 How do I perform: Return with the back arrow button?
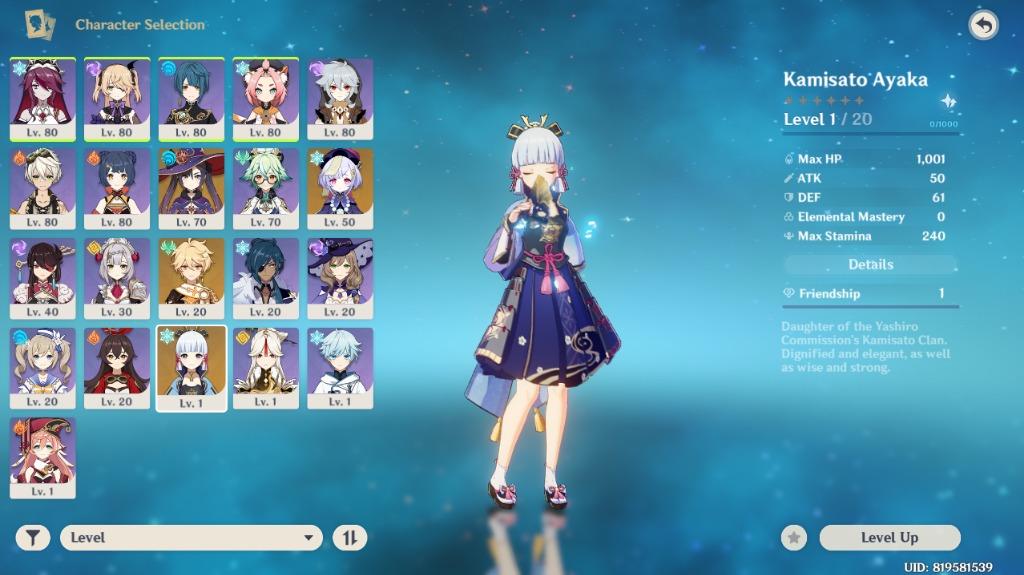click(983, 25)
